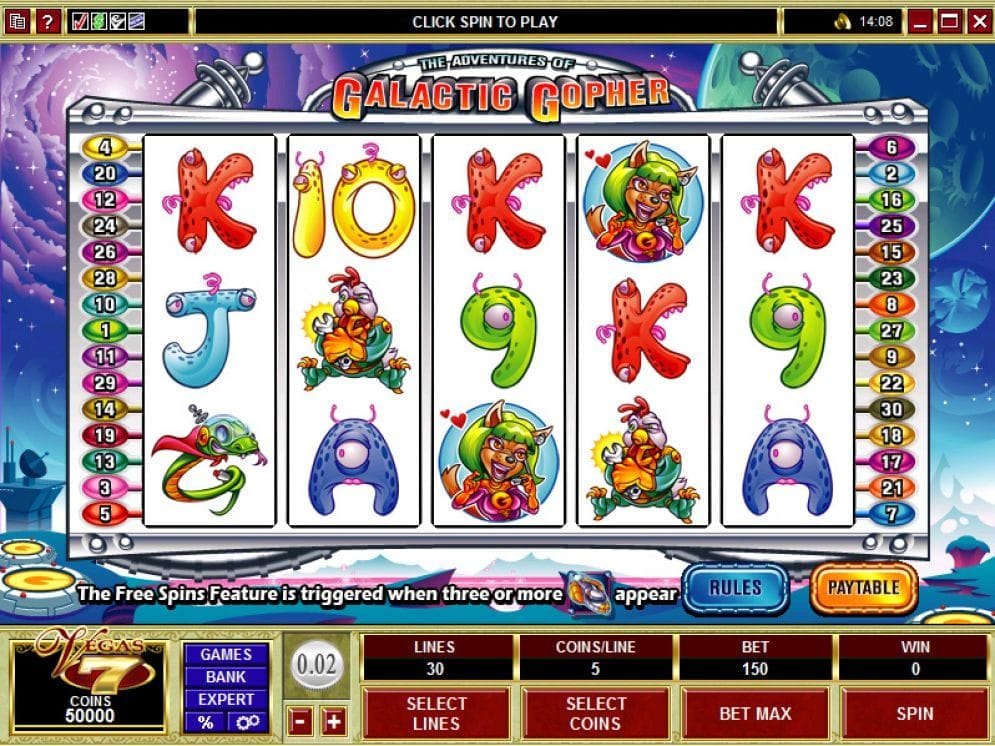Click the 0.02 coin value chip
995x746 pixels.
318,665
